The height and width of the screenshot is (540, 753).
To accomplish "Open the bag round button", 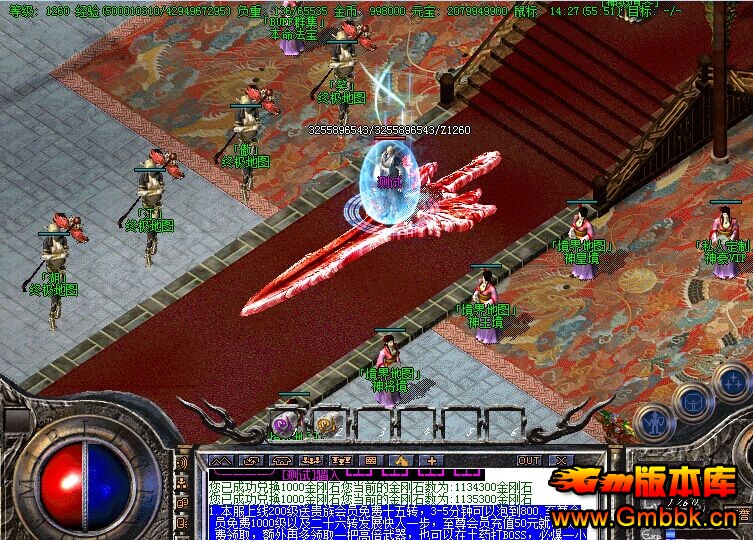I will pos(693,402).
